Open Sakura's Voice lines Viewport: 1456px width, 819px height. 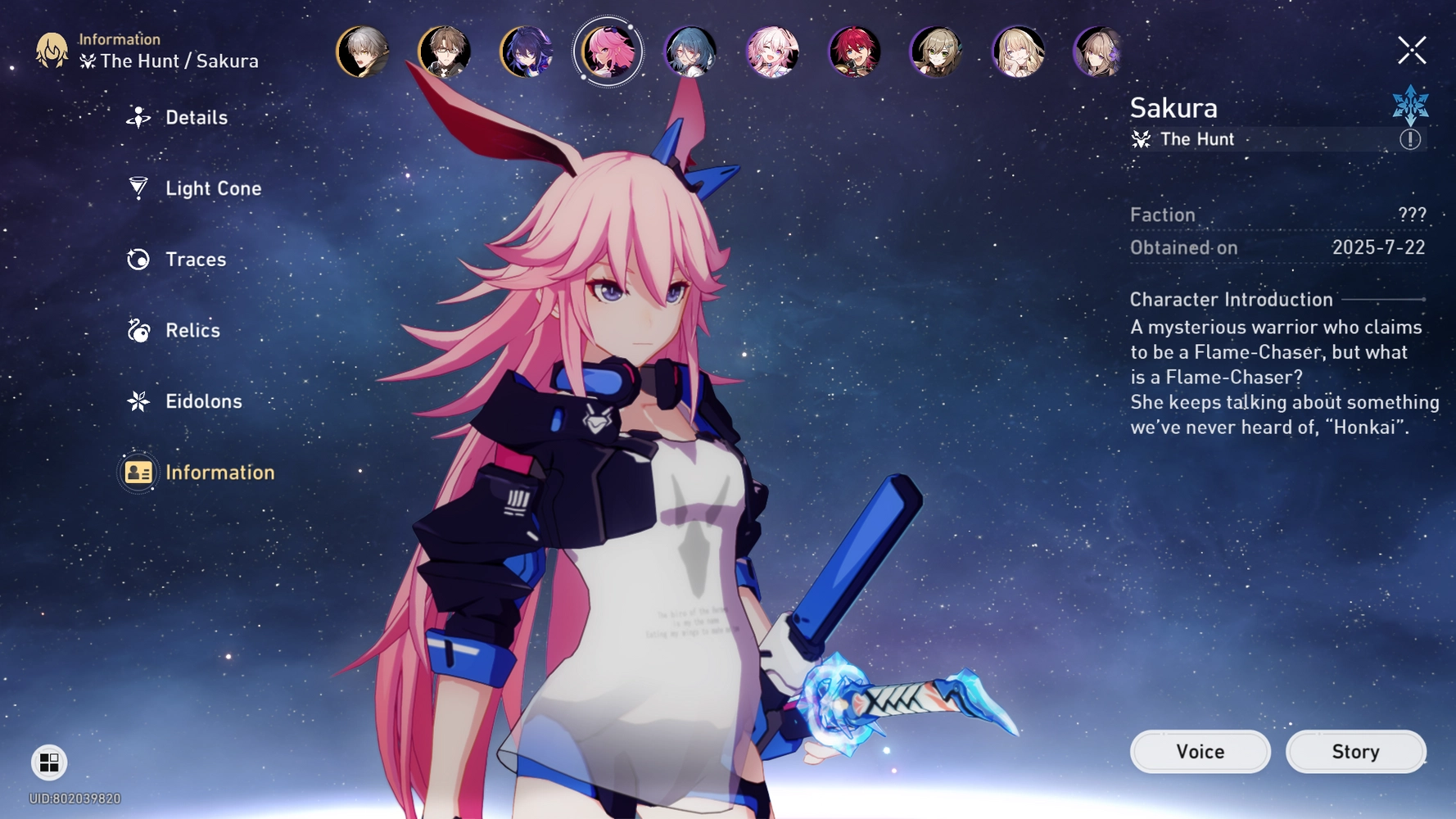[x=1200, y=751]
